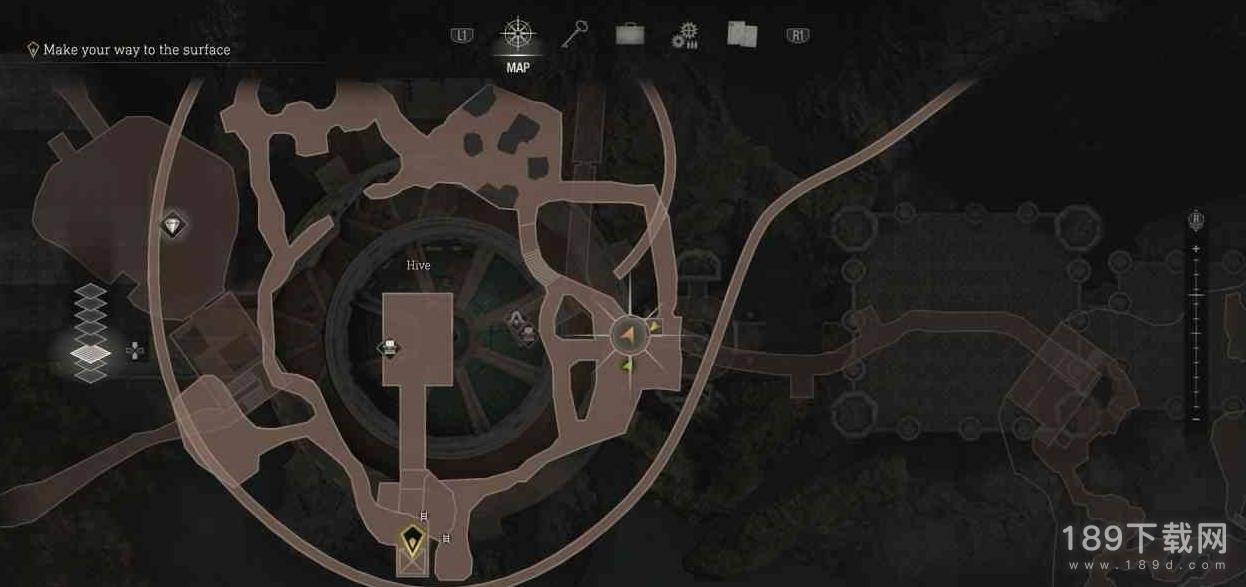
Task: Select the topmost floor layer
Action: (x=90, y=291)
